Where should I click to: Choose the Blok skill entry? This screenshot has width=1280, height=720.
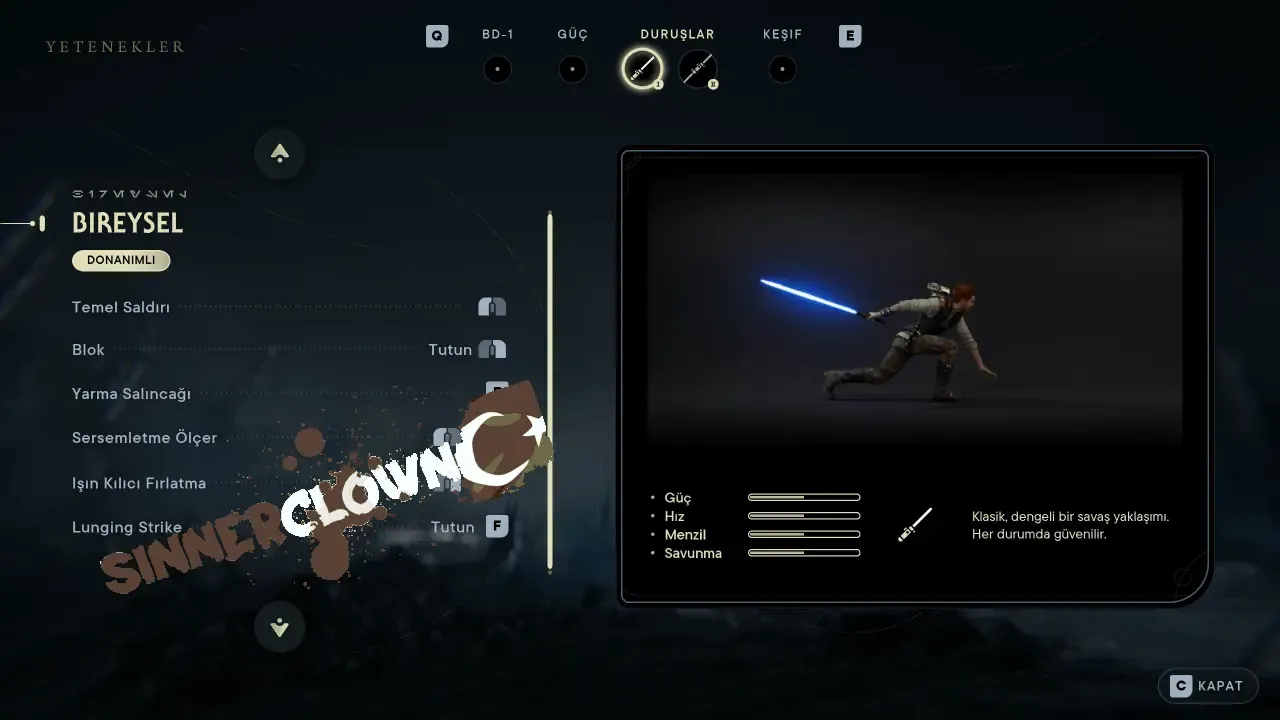[x=89, y=350]
